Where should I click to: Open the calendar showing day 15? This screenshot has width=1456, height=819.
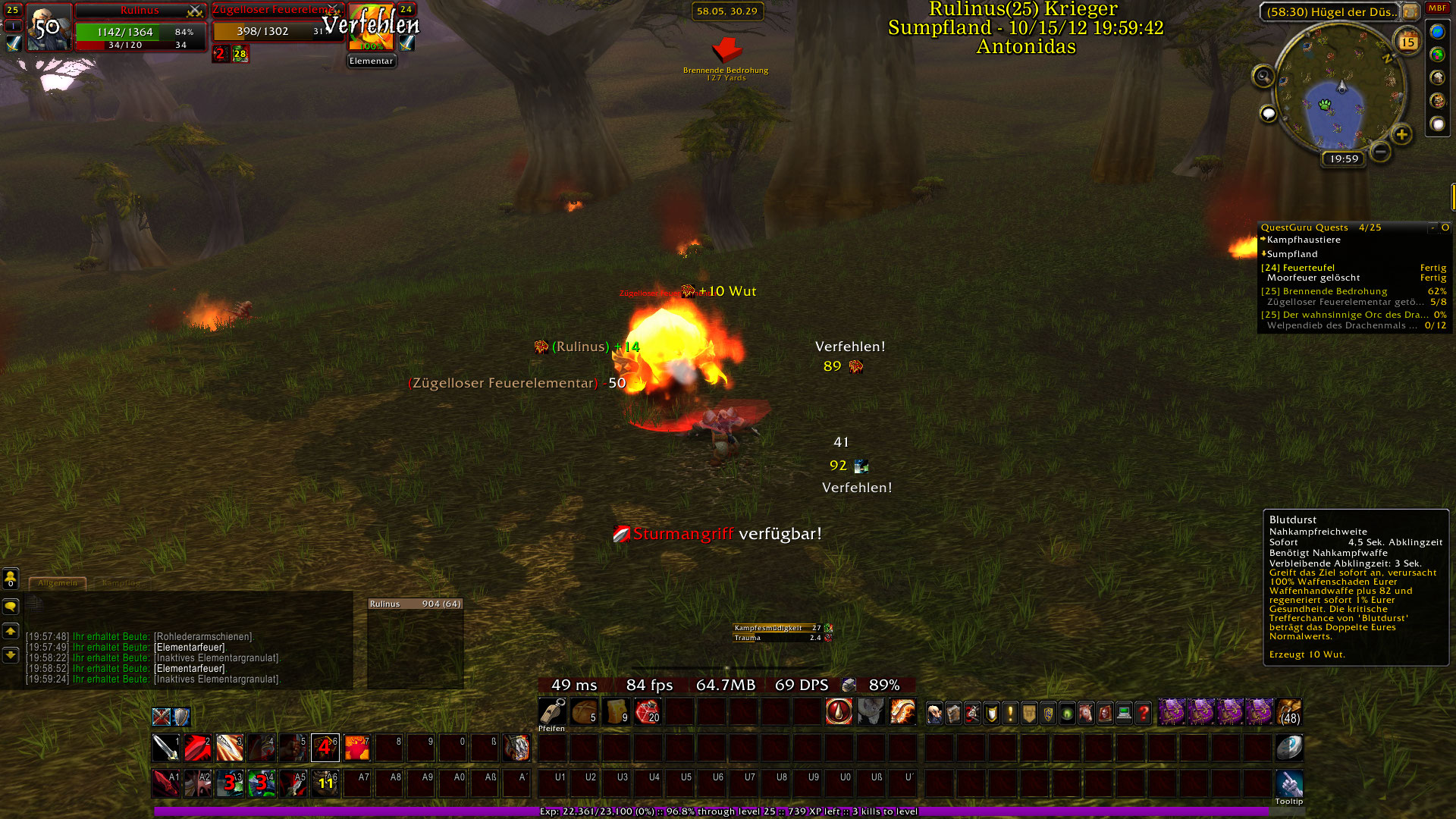pyautogui.click(x=1408, y=42)
